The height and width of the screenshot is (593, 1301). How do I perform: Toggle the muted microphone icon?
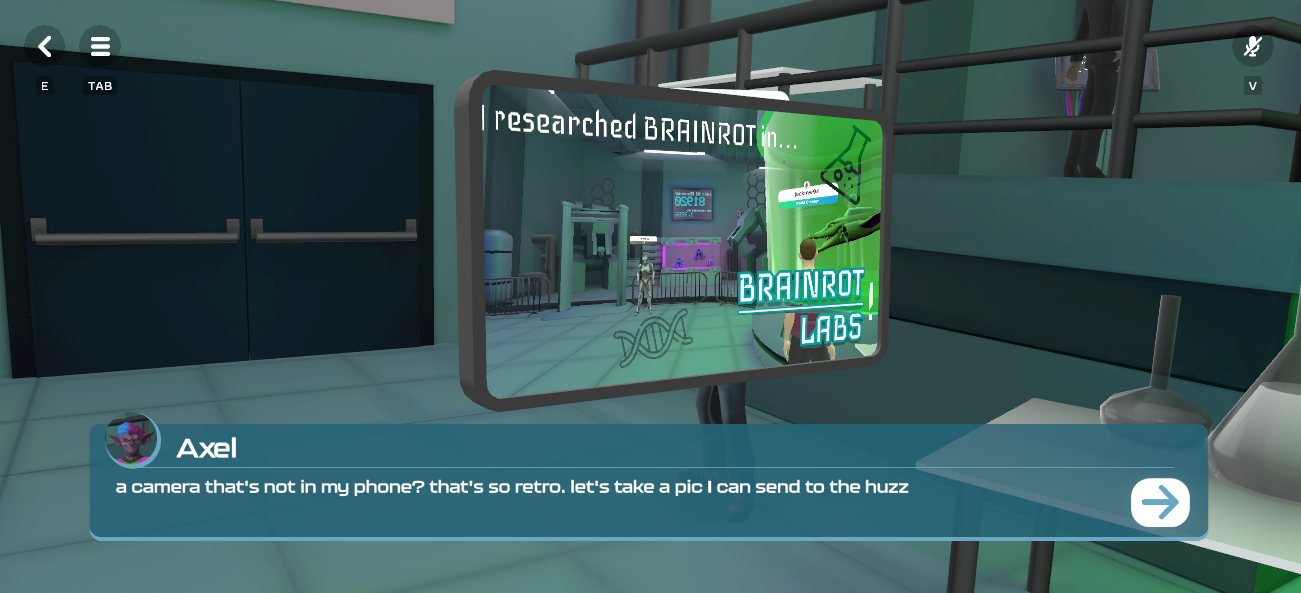click(x=1252, y=47)
